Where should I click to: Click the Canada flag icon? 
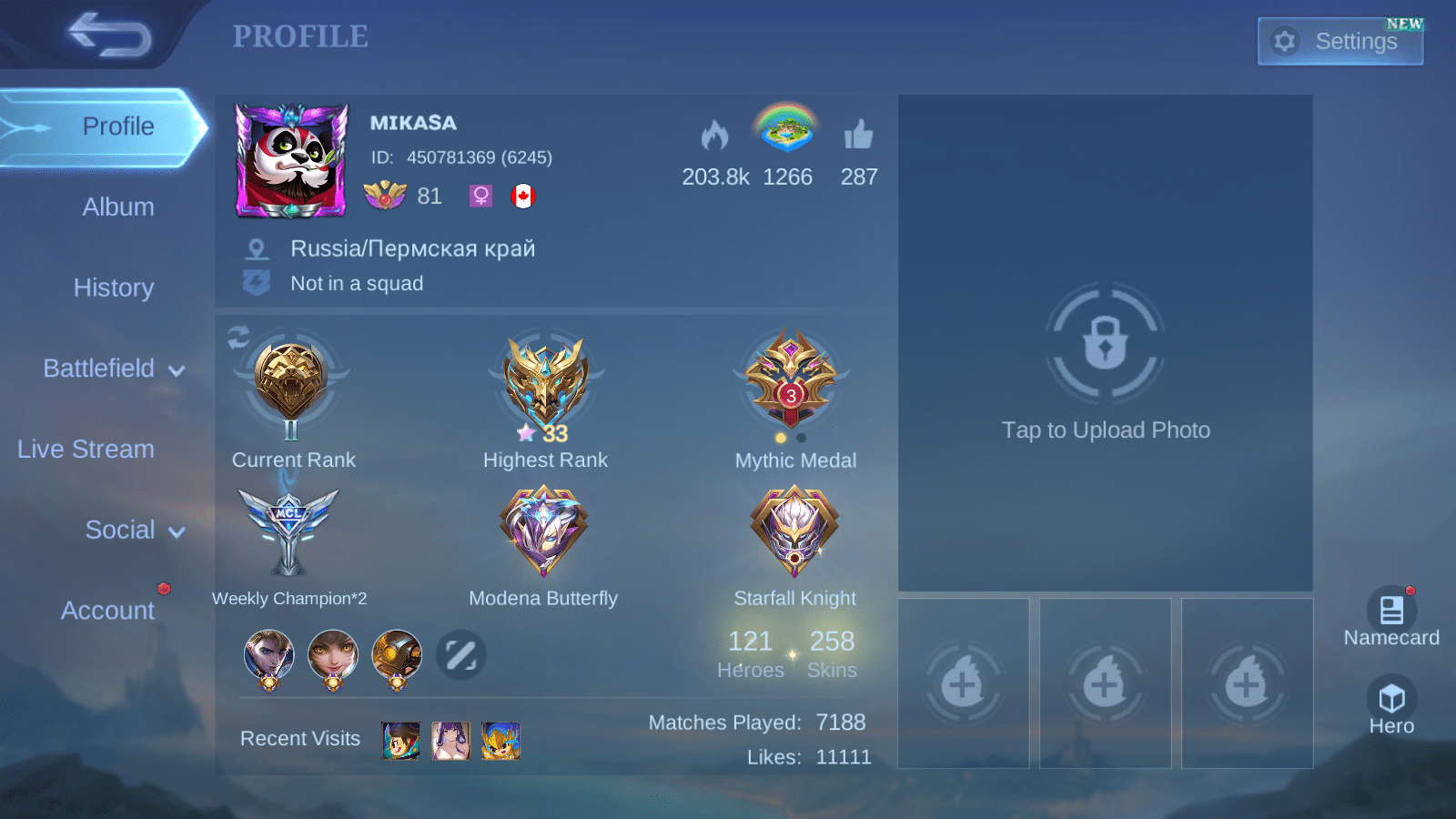526,196
